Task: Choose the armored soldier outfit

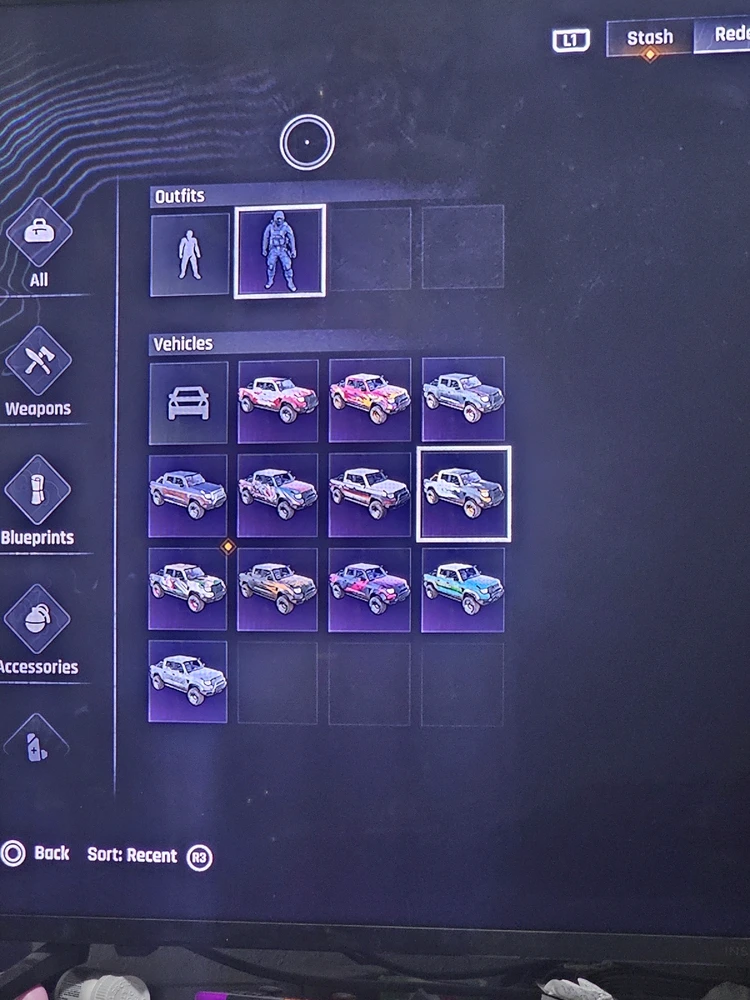Action: coord(279,252)
